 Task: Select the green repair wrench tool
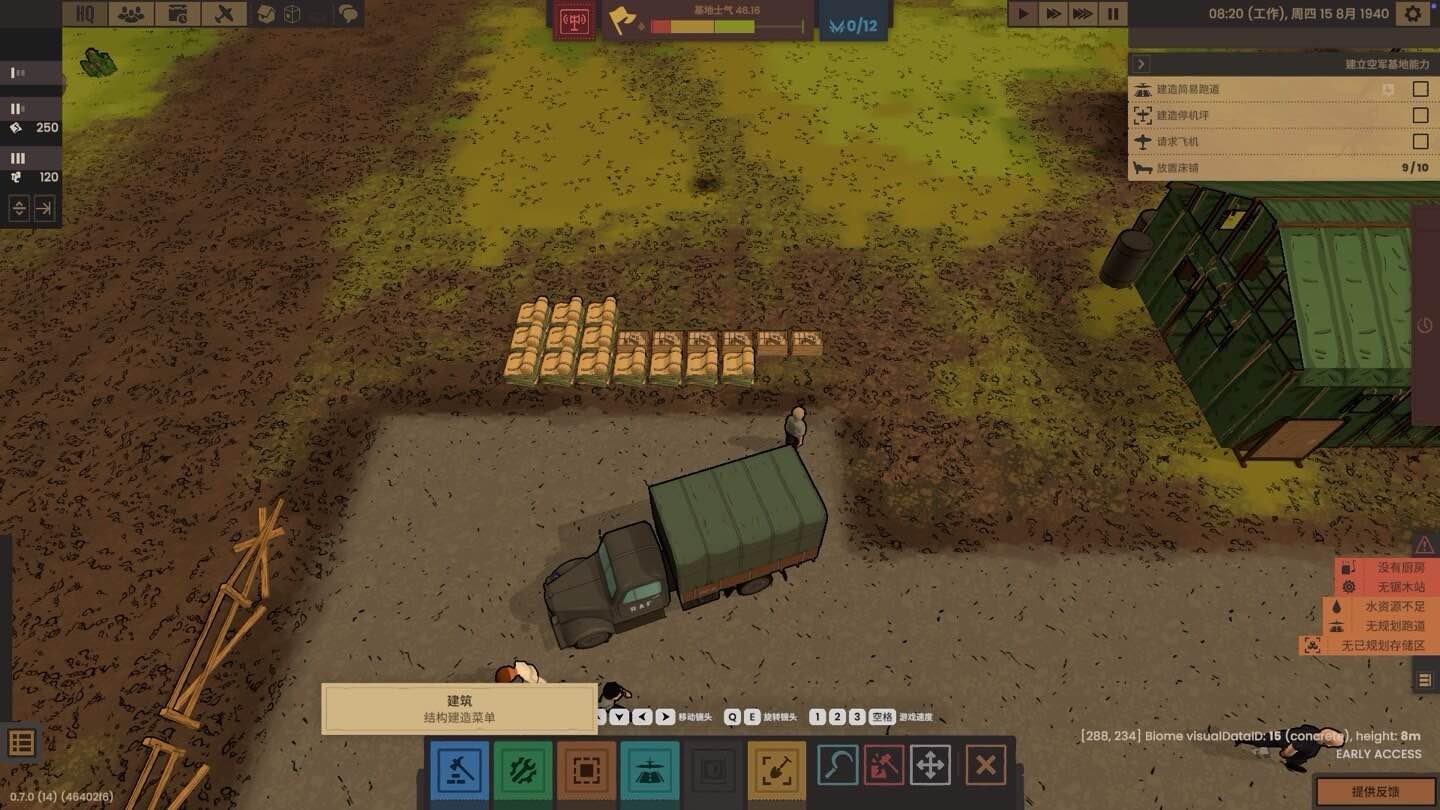point(522,771)
